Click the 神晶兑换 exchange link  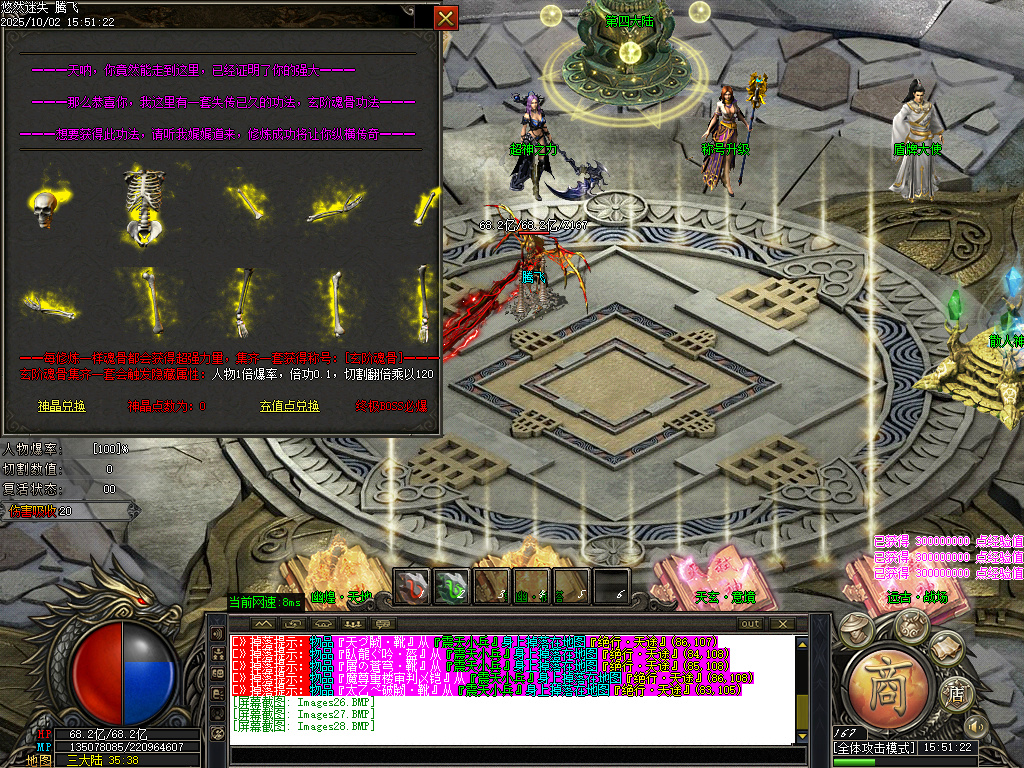[x=61, y=406]
